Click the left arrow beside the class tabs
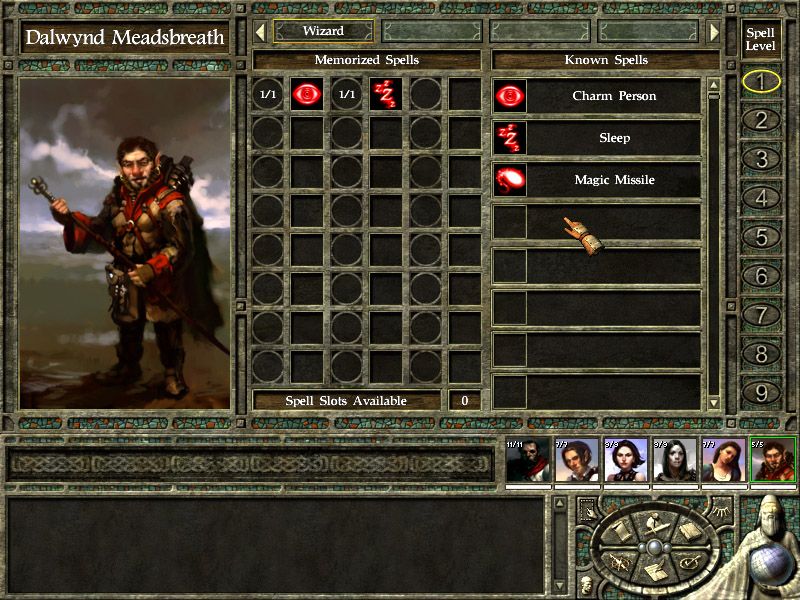Screen dimensions: 800x600 (x=259, y=31)
